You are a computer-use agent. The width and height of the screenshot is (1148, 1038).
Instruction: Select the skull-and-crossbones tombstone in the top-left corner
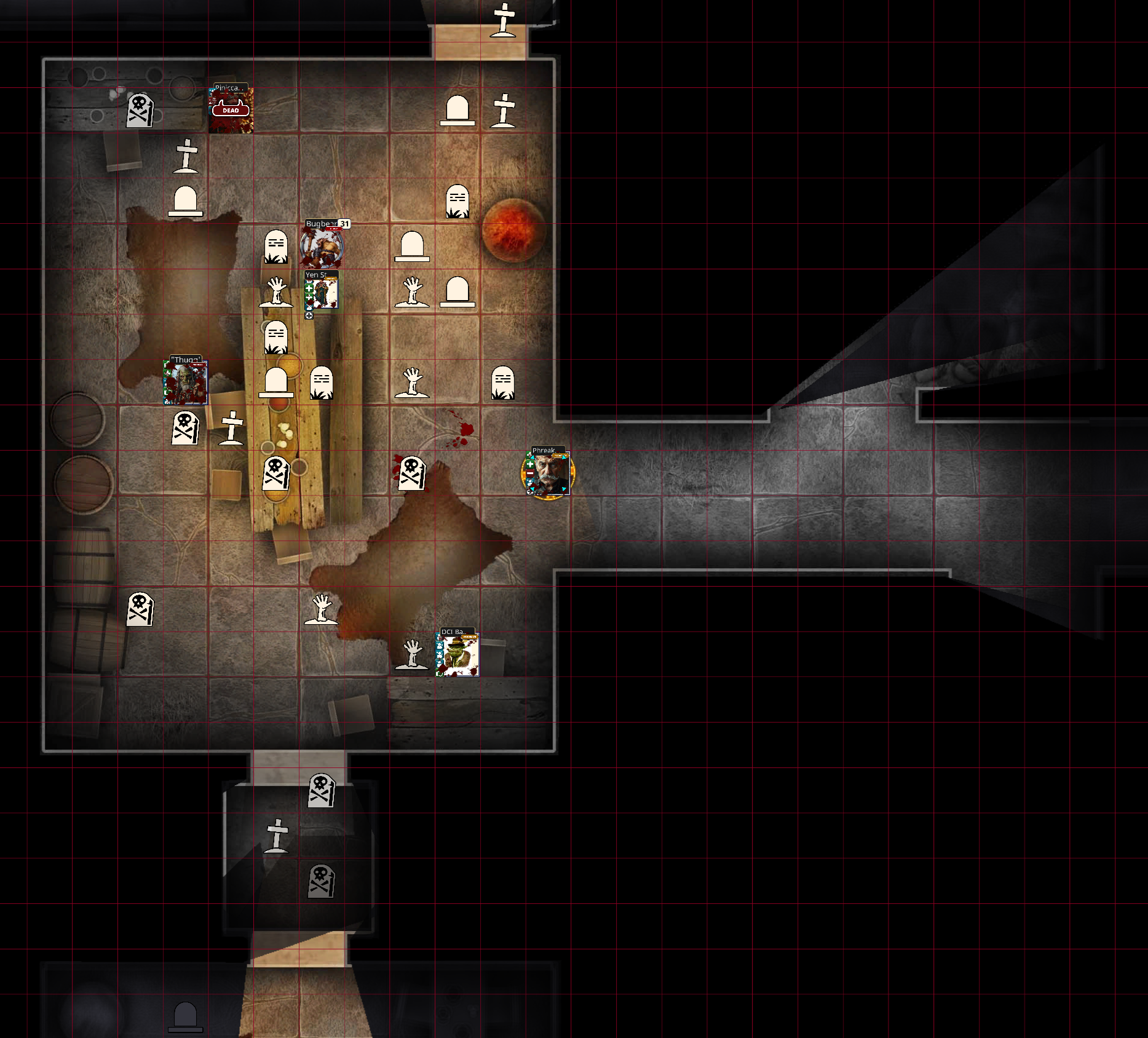[140, 112]
